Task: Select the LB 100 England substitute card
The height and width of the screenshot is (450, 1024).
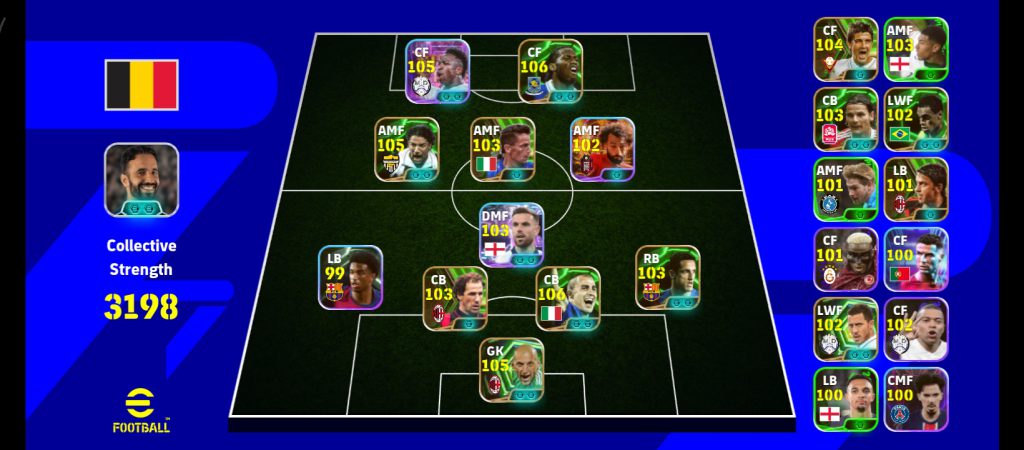Action: pos(845,399)
